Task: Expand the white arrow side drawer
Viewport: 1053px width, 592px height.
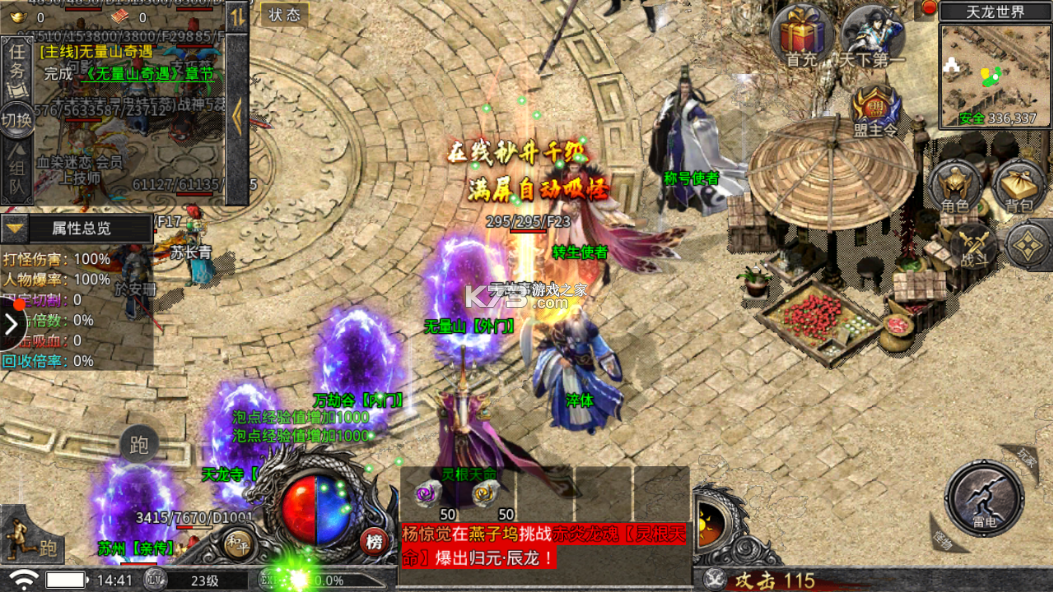Action: [x=12, y=323]
